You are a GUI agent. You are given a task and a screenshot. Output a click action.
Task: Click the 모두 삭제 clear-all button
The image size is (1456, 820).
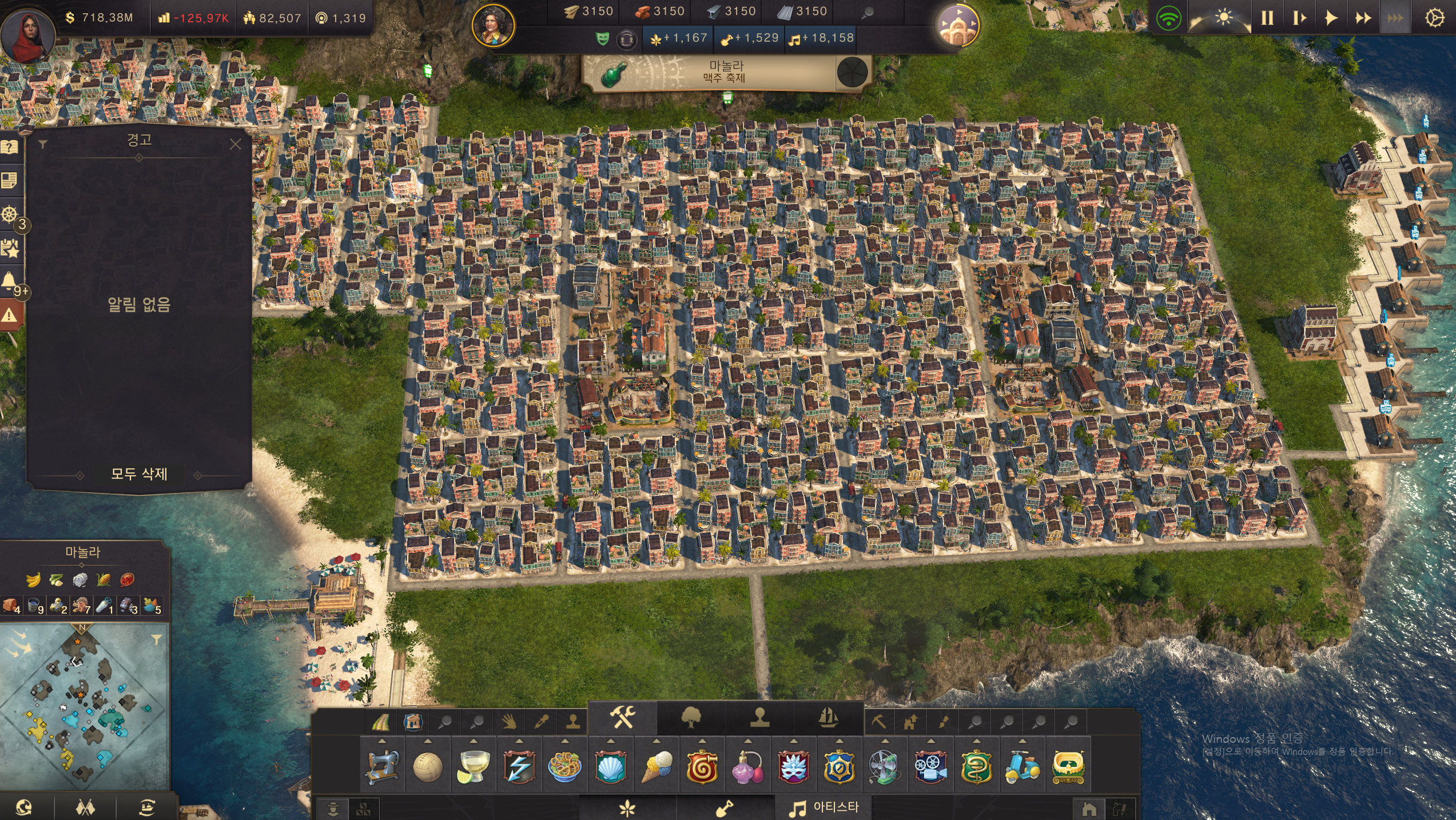coord(139,474)
